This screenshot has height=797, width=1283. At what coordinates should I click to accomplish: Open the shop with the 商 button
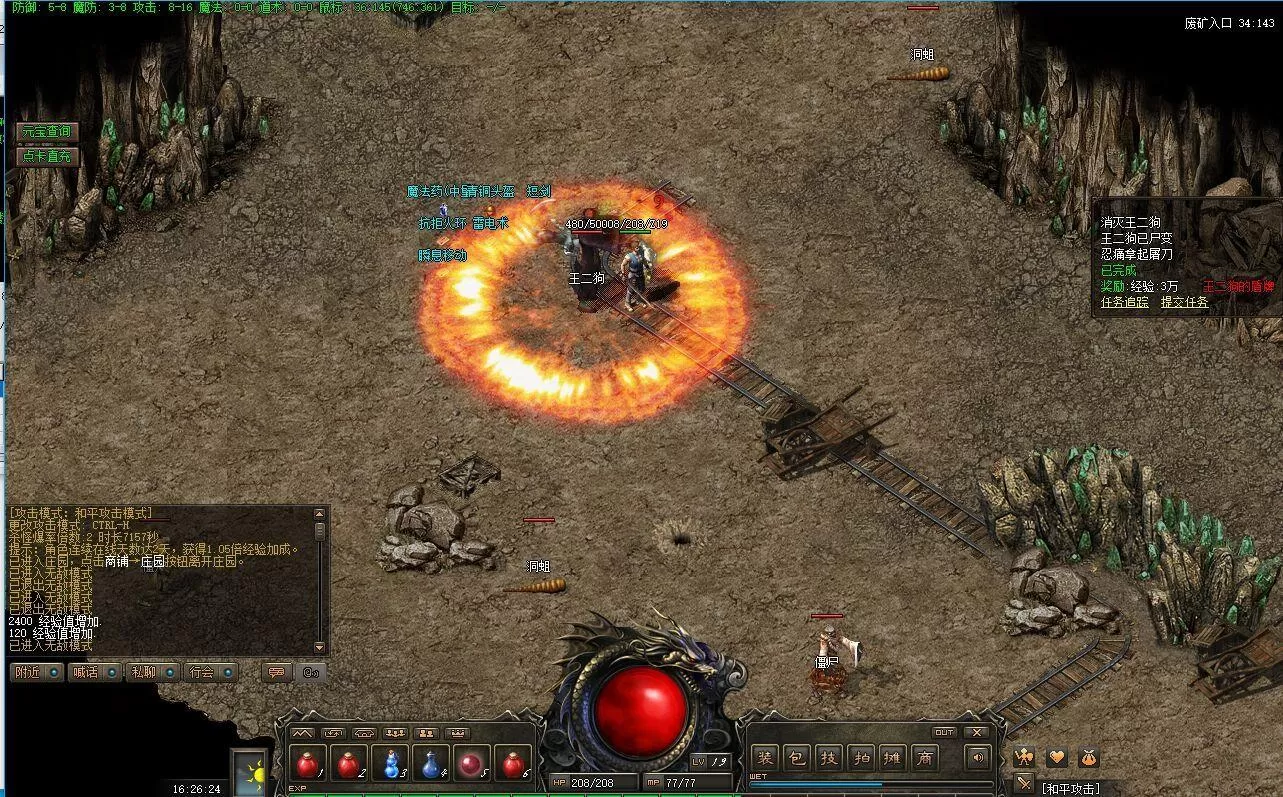coord(925,758)
